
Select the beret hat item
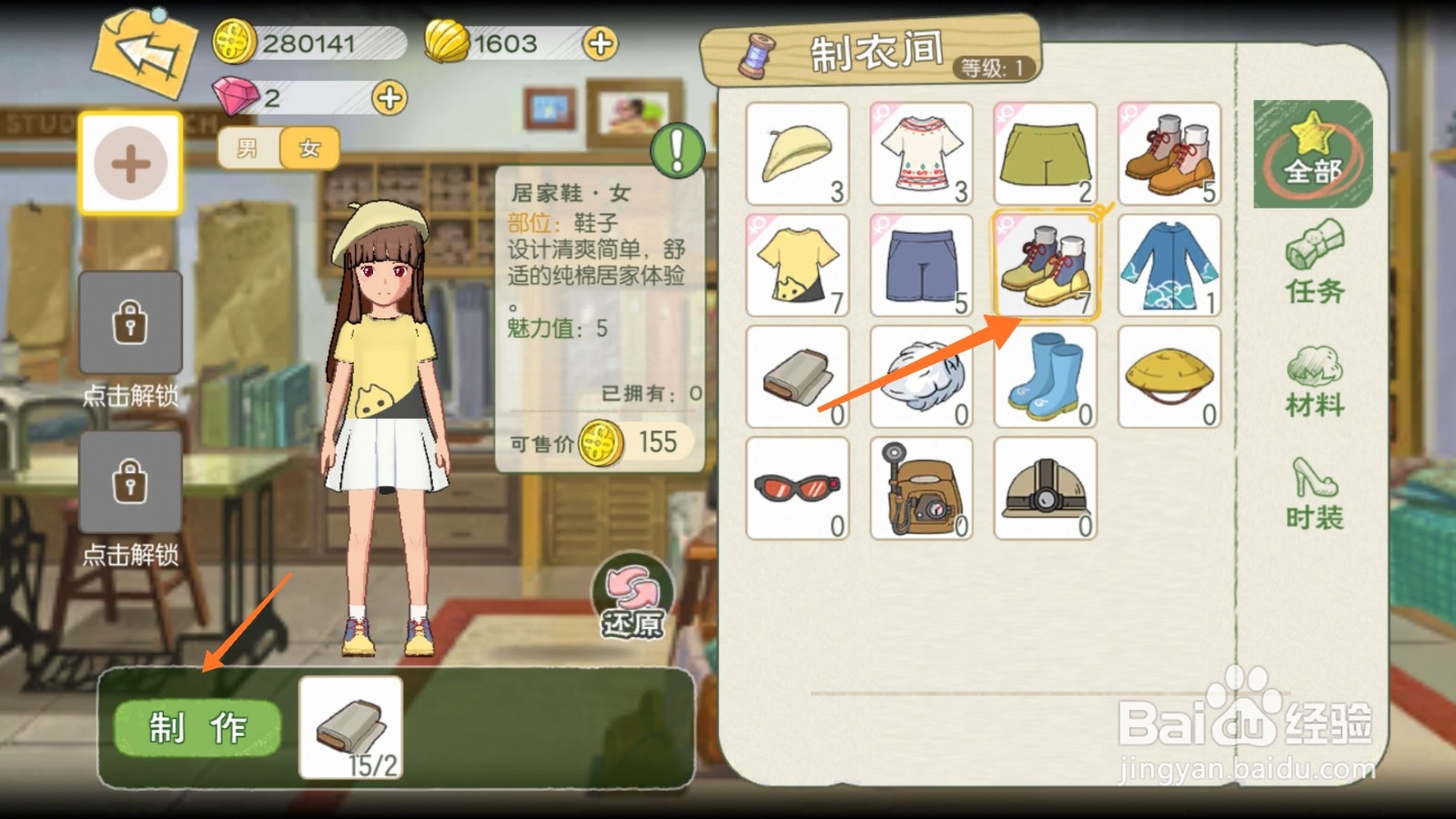797,153
